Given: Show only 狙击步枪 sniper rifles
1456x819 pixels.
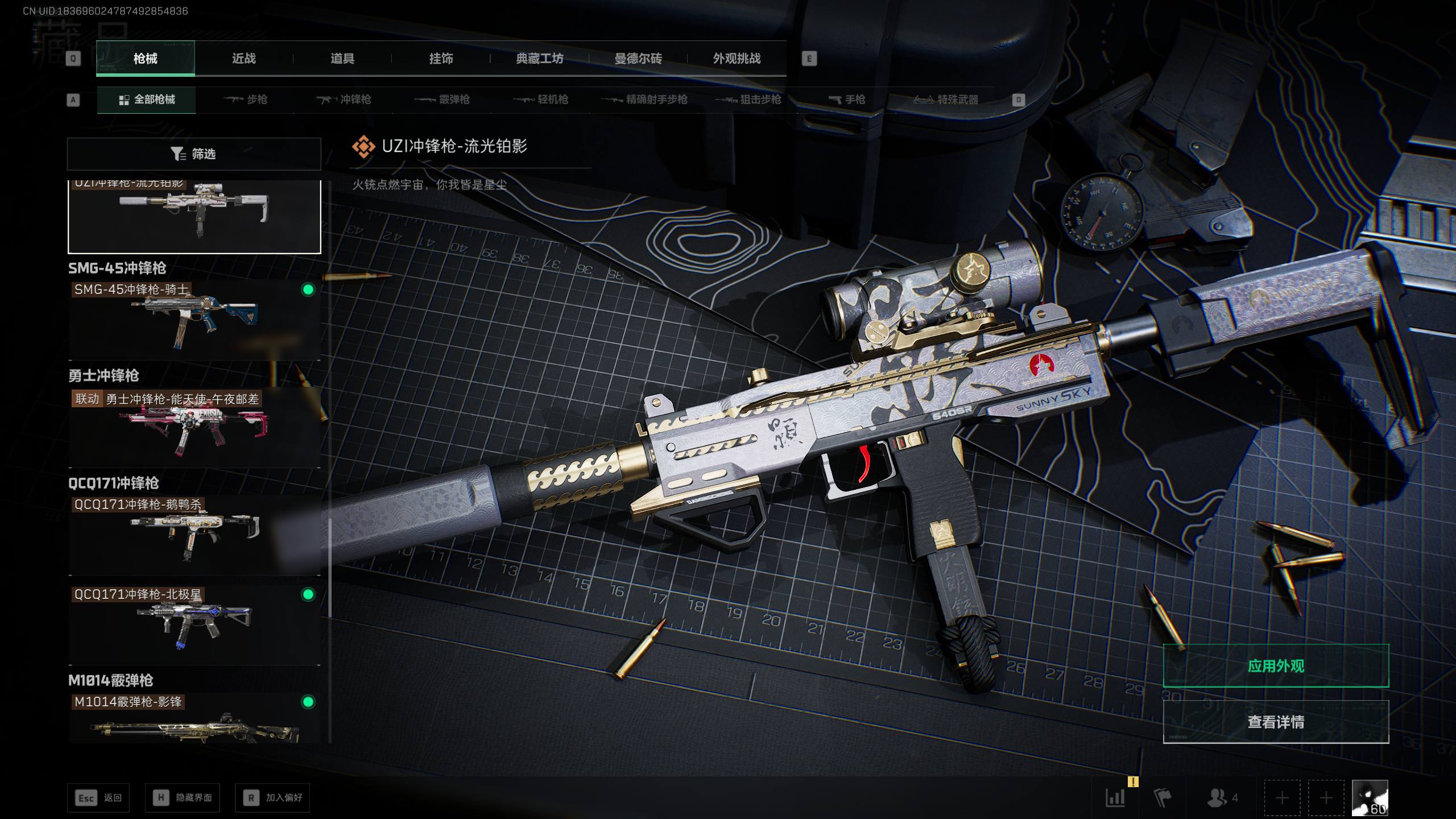Looking at the screenshot, I should coord(748,100).
